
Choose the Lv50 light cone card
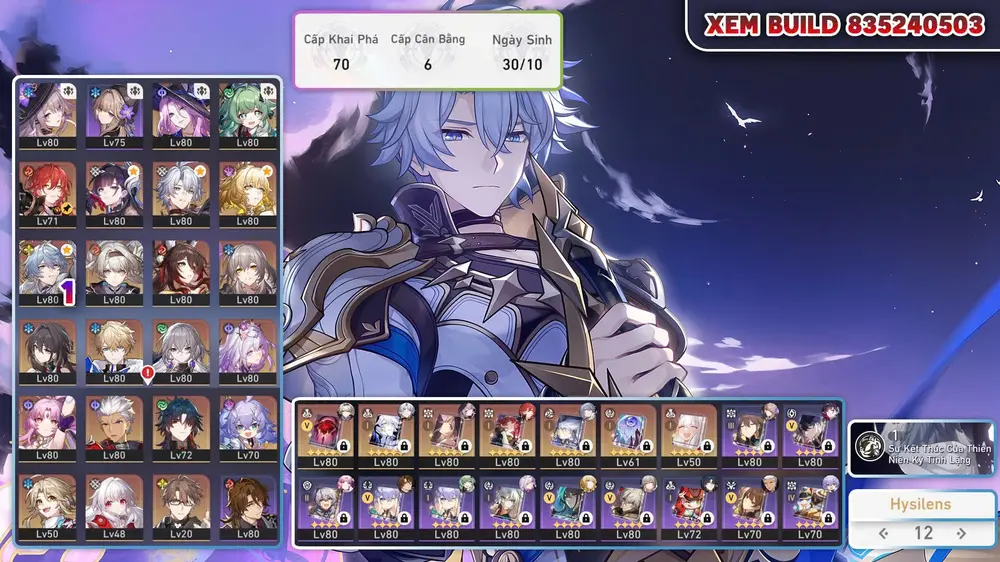pyautogui.click(x=689, y=436)
